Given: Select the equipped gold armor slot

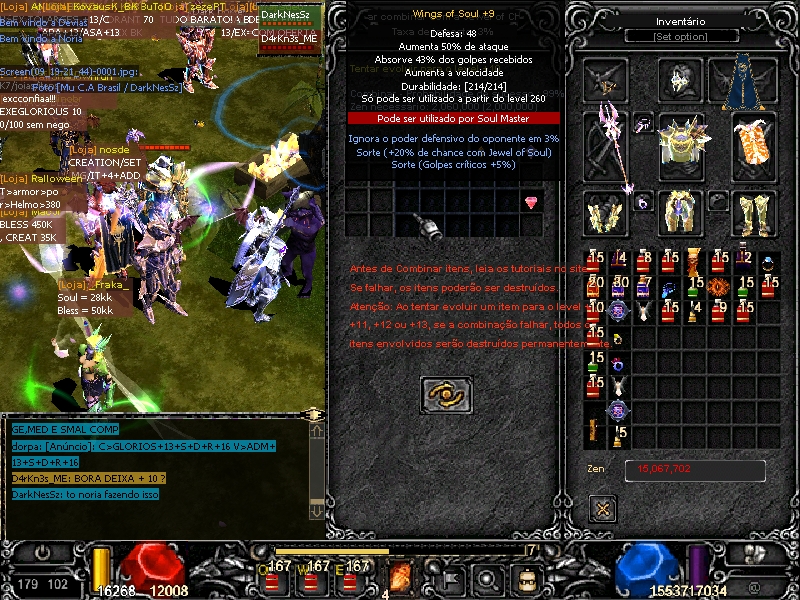Looking at the screenshot, I should pos(681,146).
